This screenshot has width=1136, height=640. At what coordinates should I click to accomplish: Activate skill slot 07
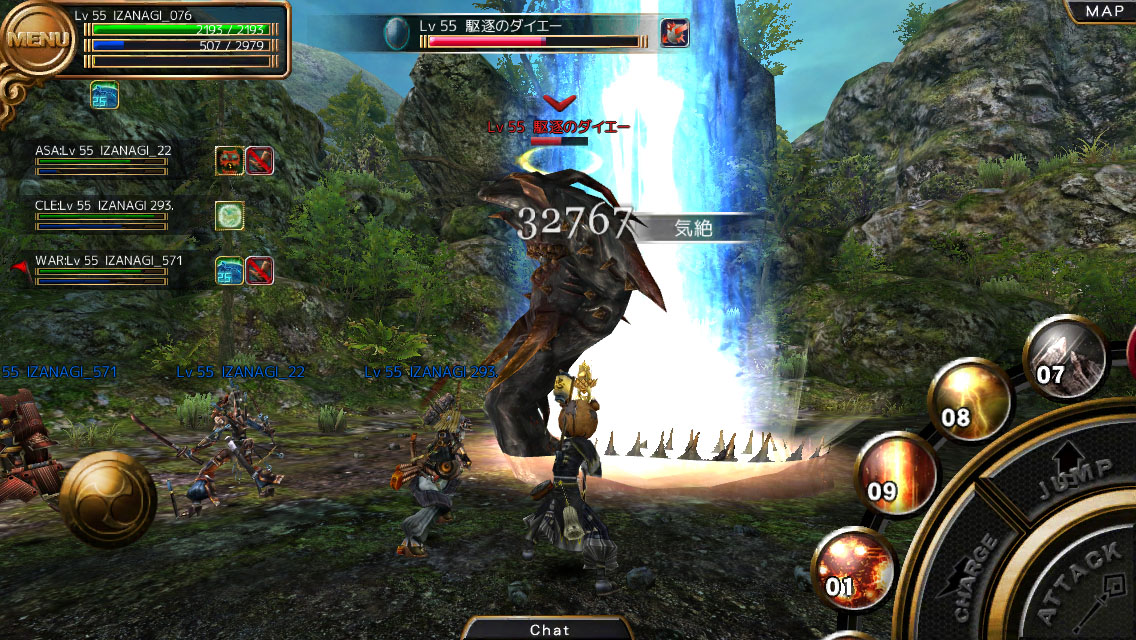click(1065, 358)
